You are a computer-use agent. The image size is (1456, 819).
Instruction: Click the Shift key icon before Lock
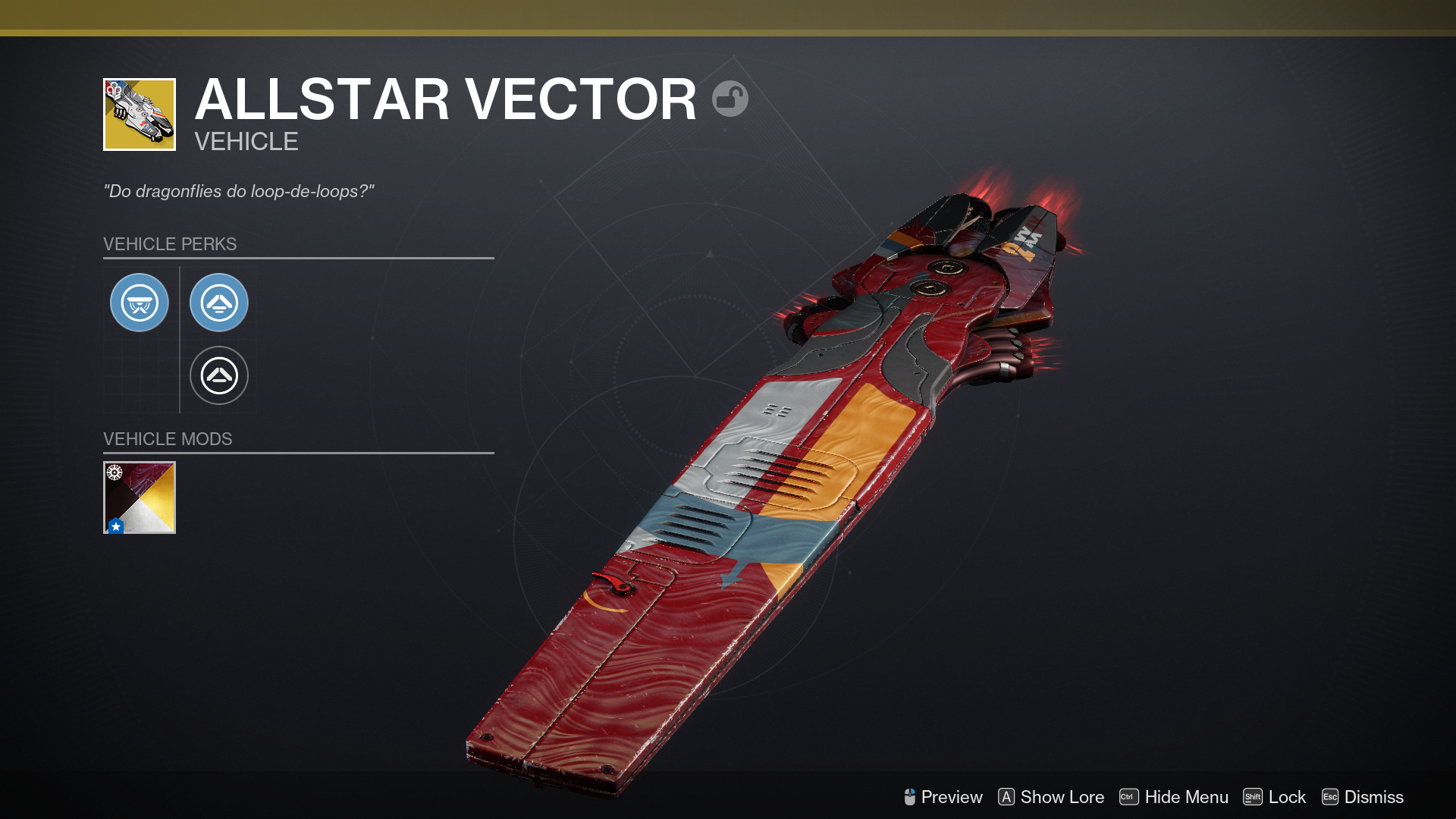(1253, 797)
